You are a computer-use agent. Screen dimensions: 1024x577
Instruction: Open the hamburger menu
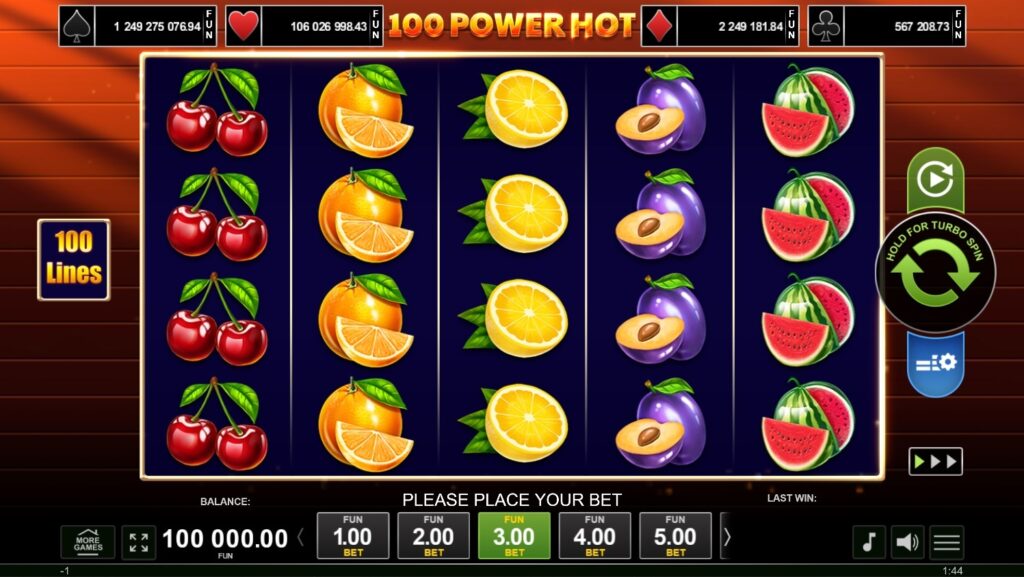tap(946, 542)
